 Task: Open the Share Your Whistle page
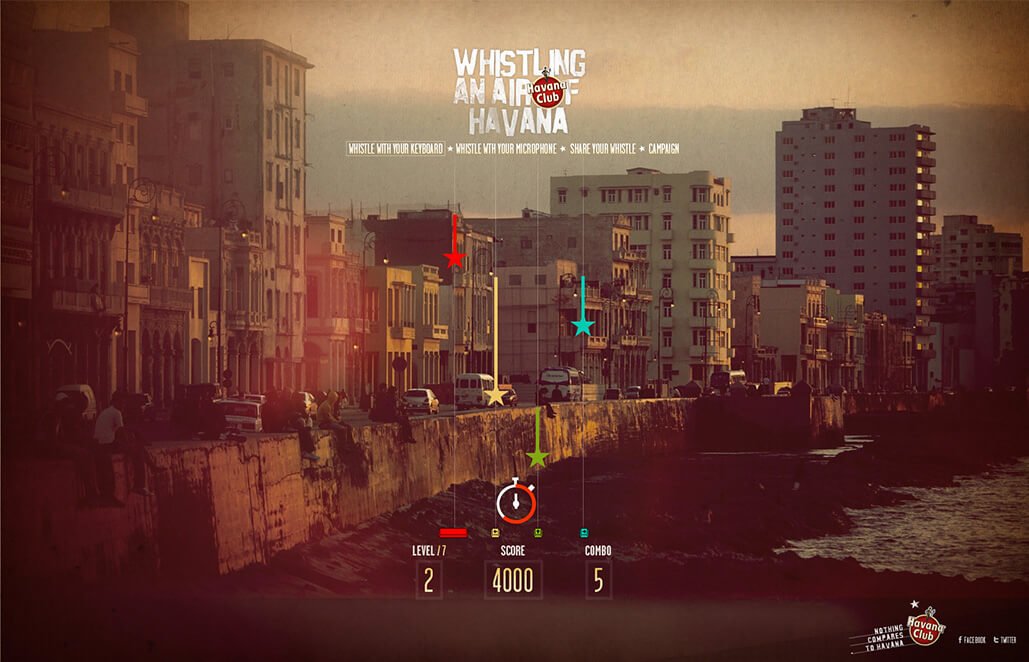[x=603, y=149]
